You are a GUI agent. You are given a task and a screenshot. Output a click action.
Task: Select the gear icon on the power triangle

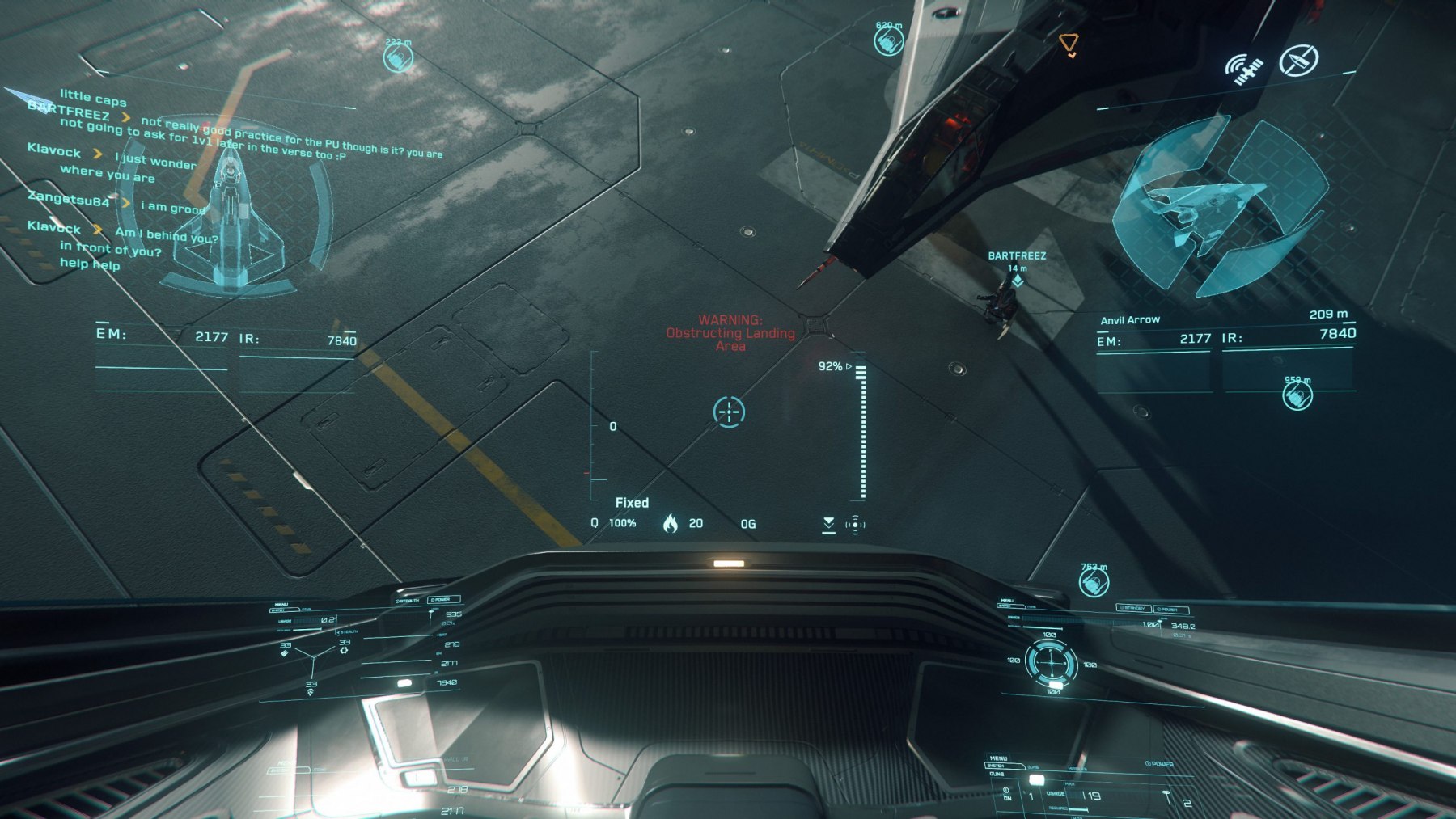pos(345,648)
